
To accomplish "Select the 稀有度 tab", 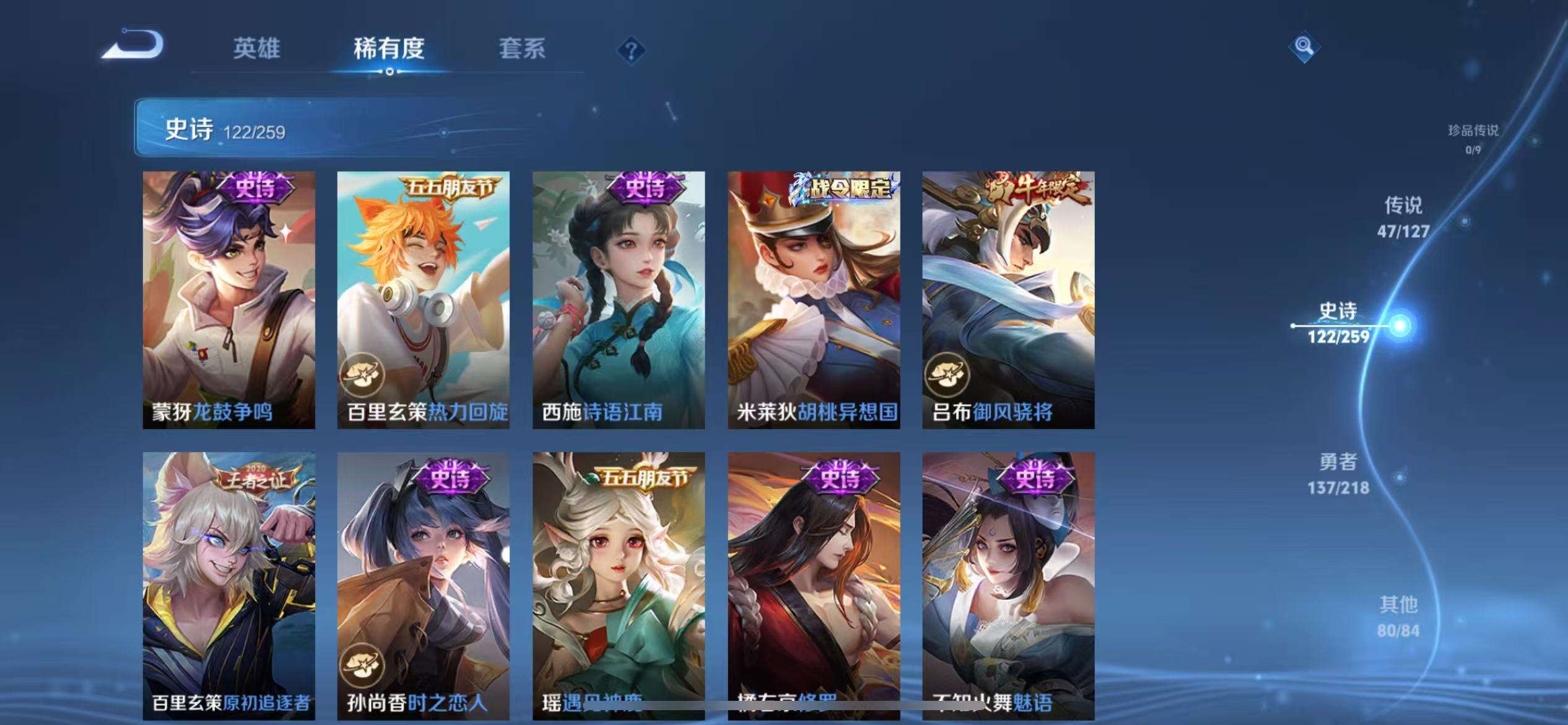I will point(390,50).
